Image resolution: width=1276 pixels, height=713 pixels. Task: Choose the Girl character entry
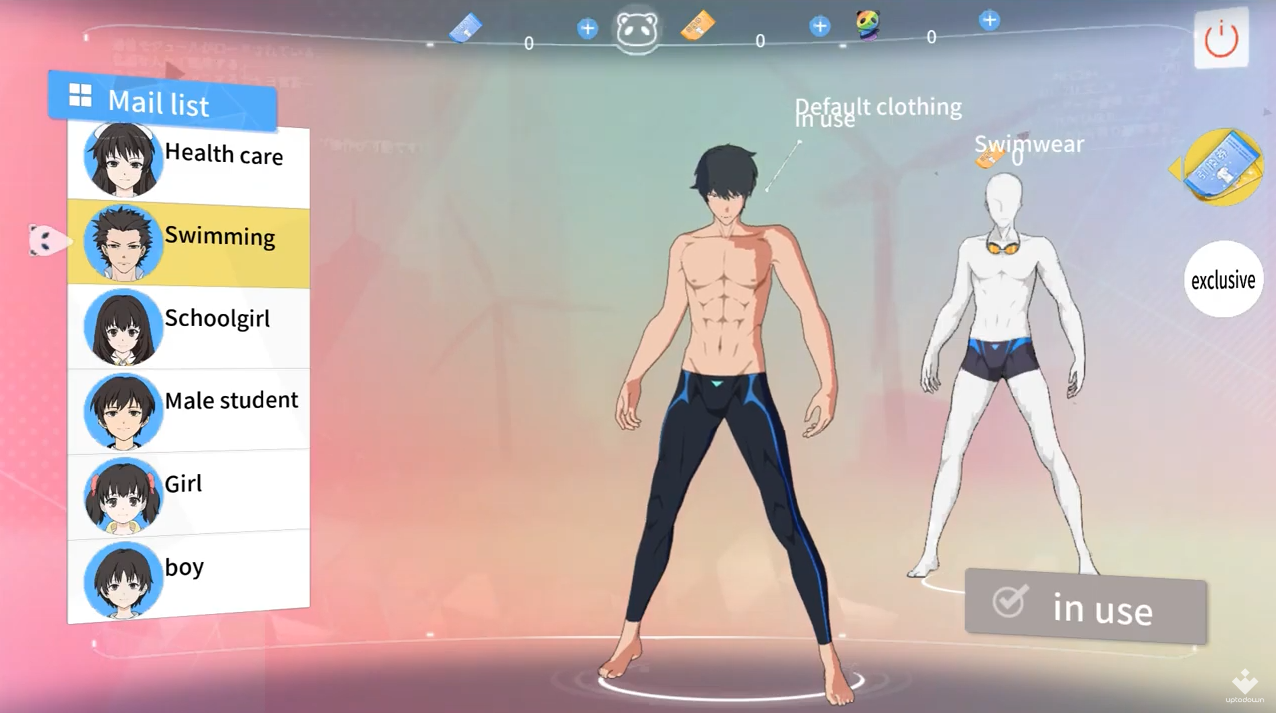click(188, 490)
